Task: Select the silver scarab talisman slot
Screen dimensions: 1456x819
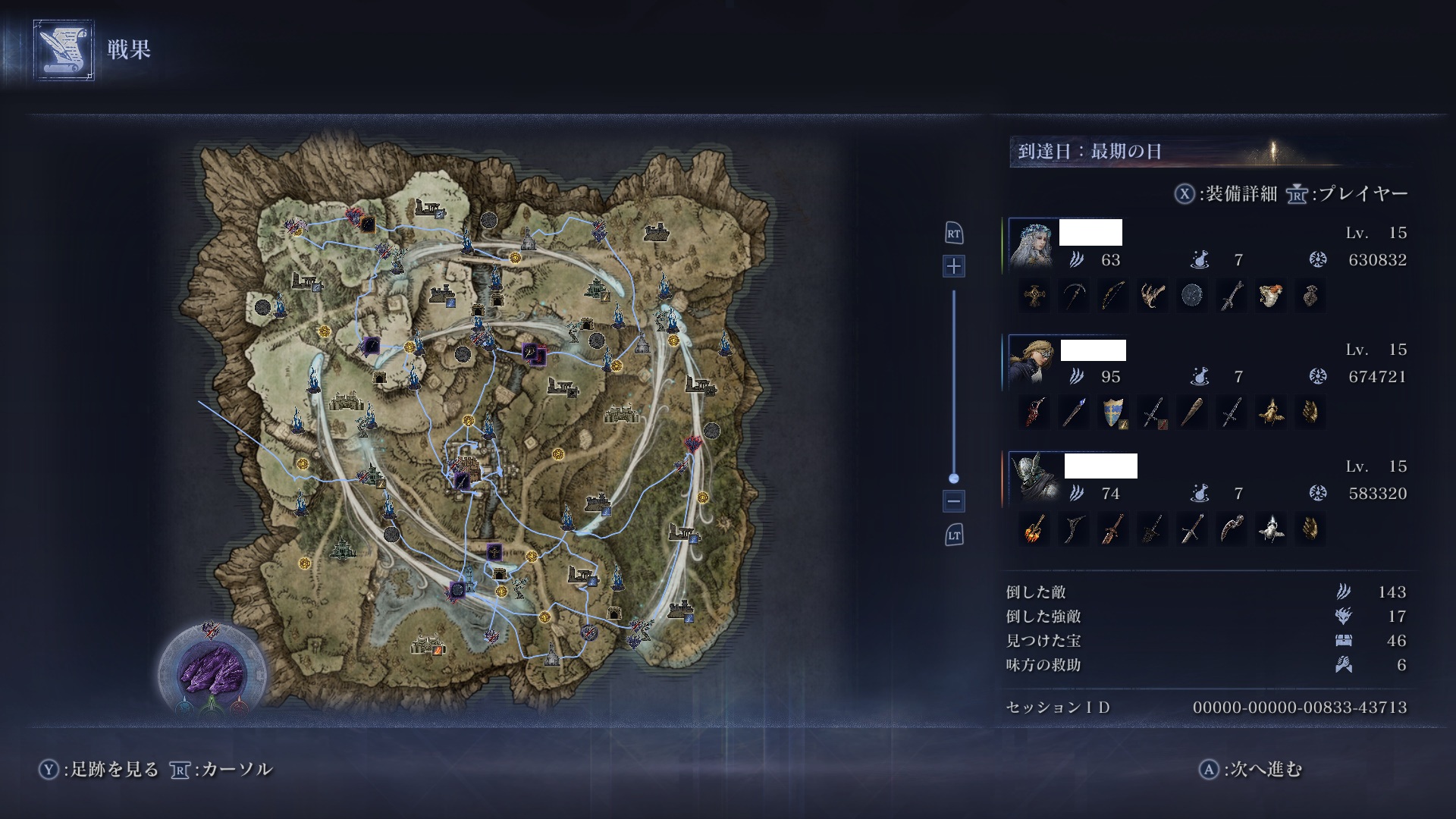Action: 1271,529
